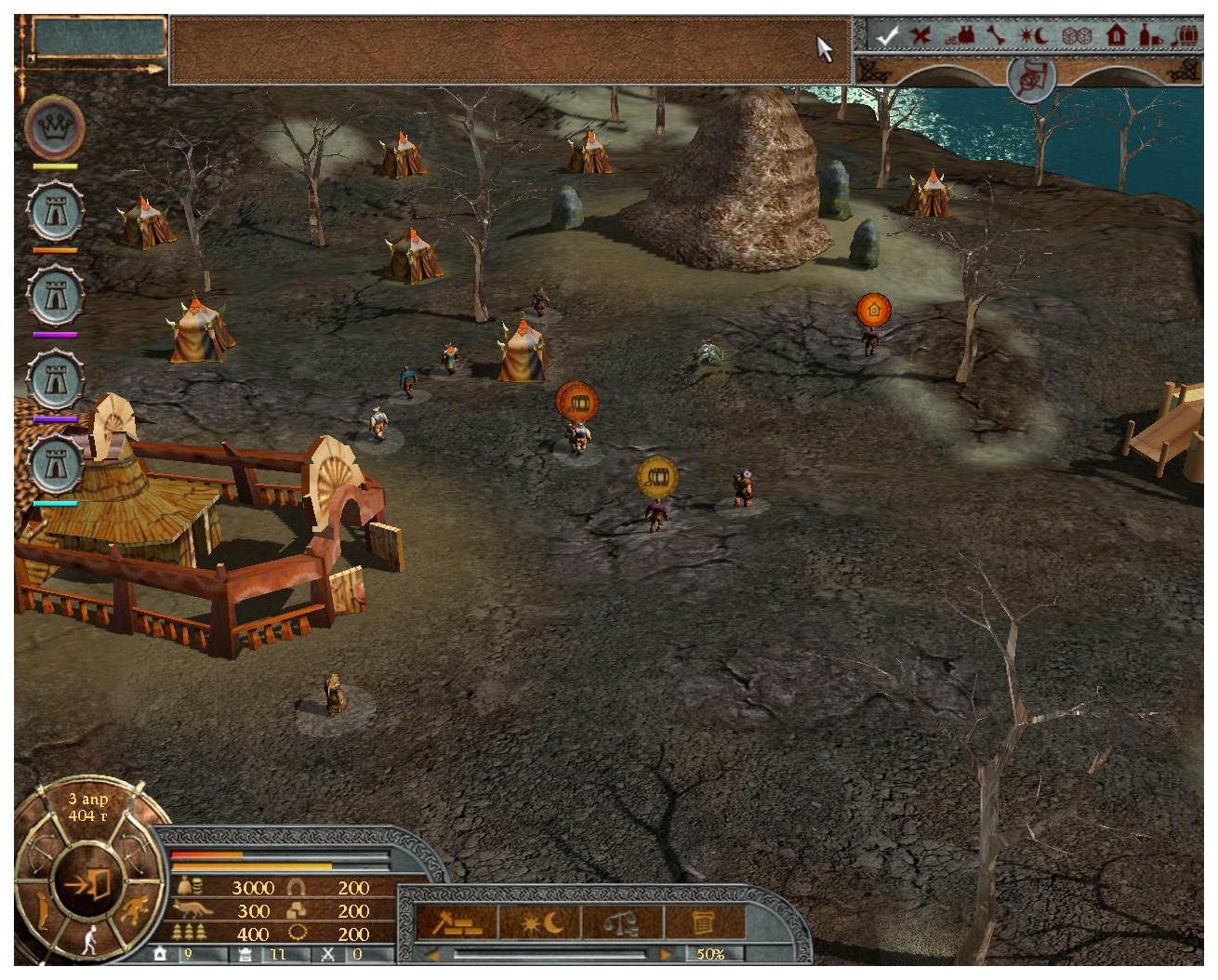The width and height of the screenshot is (1218, 980).
Task: Select the crown medallion
Action: [x=55, y=127]
